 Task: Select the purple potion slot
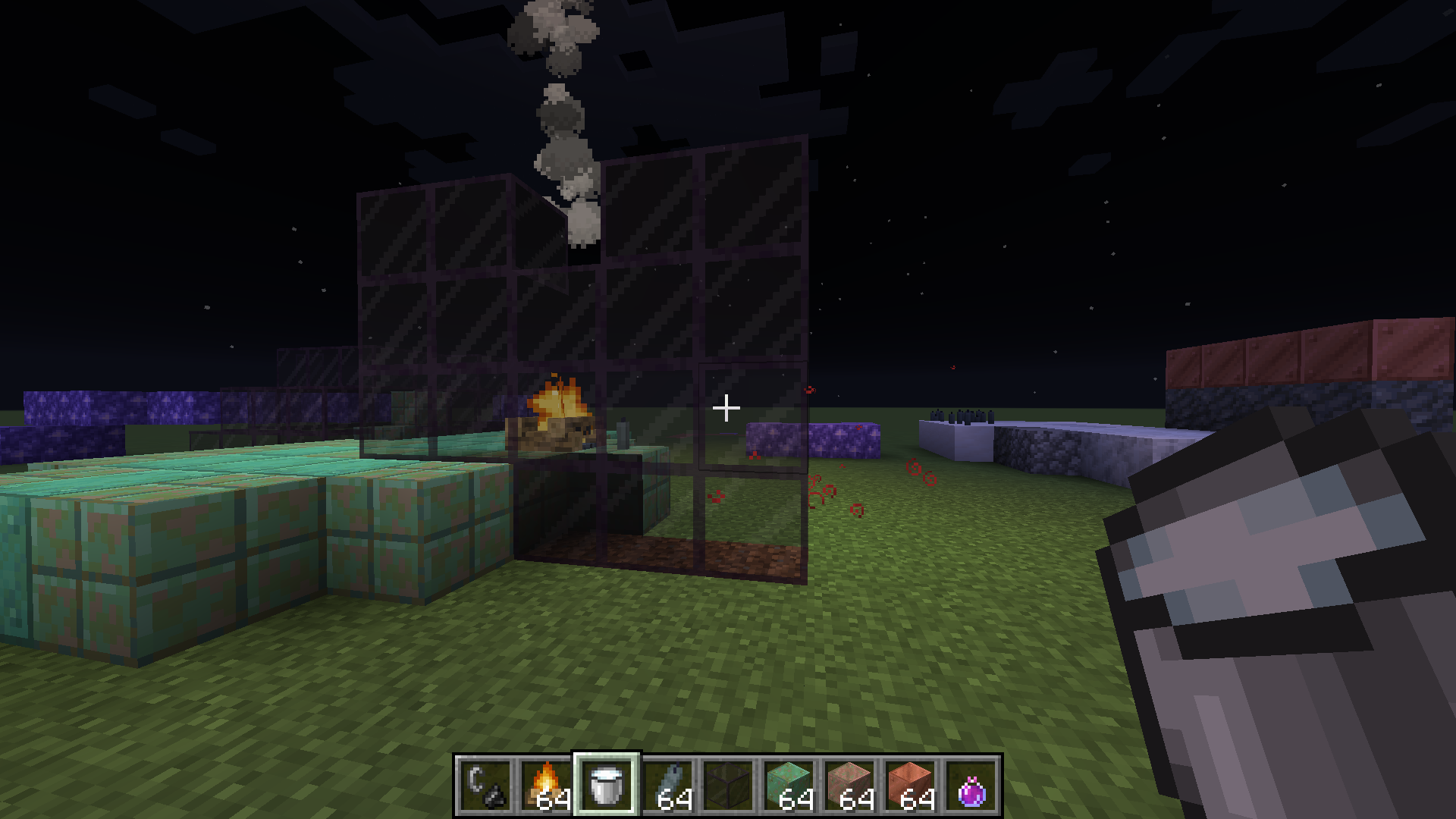[x=971, y=786]
